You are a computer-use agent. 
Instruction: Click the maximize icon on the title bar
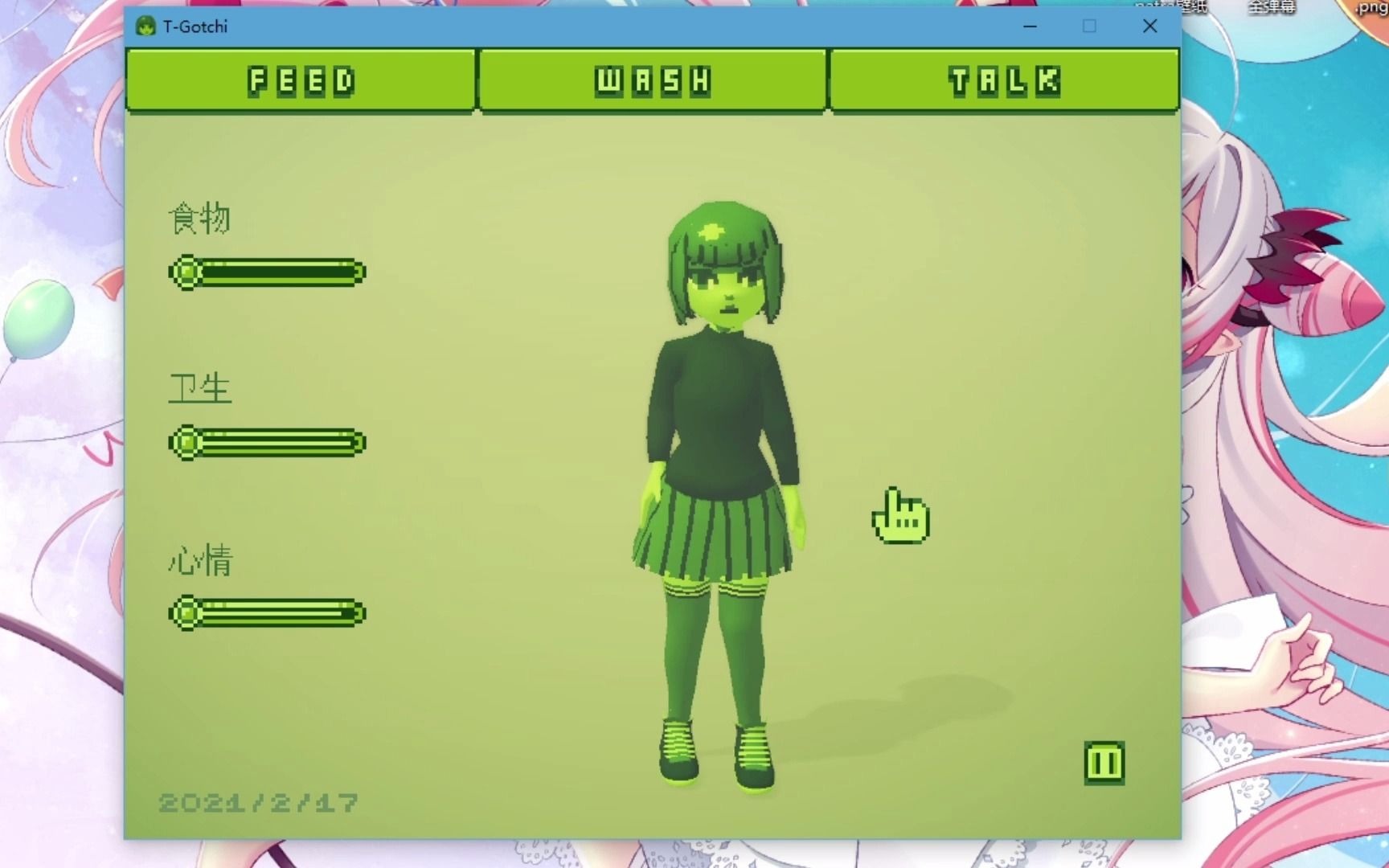[x=1089, y=27]
